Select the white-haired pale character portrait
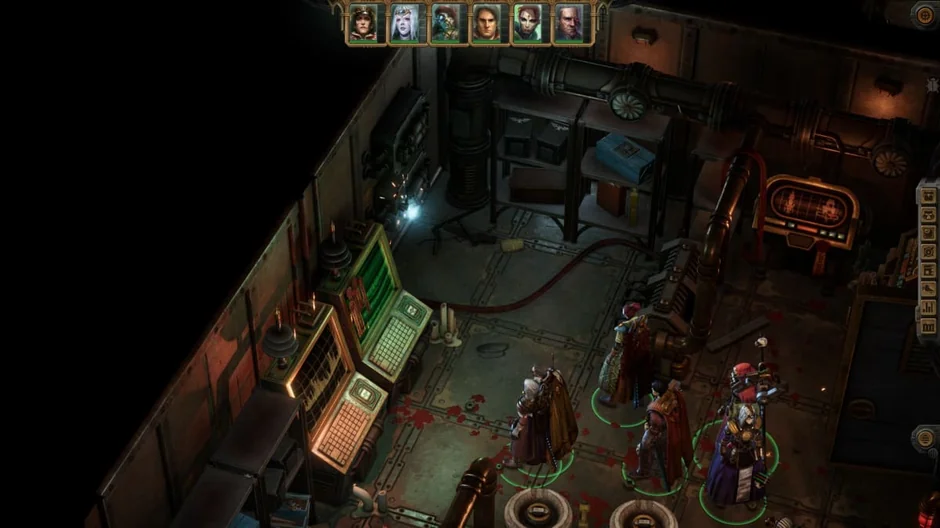The width and height of the screenshot is (940, 528). (407, 23)
